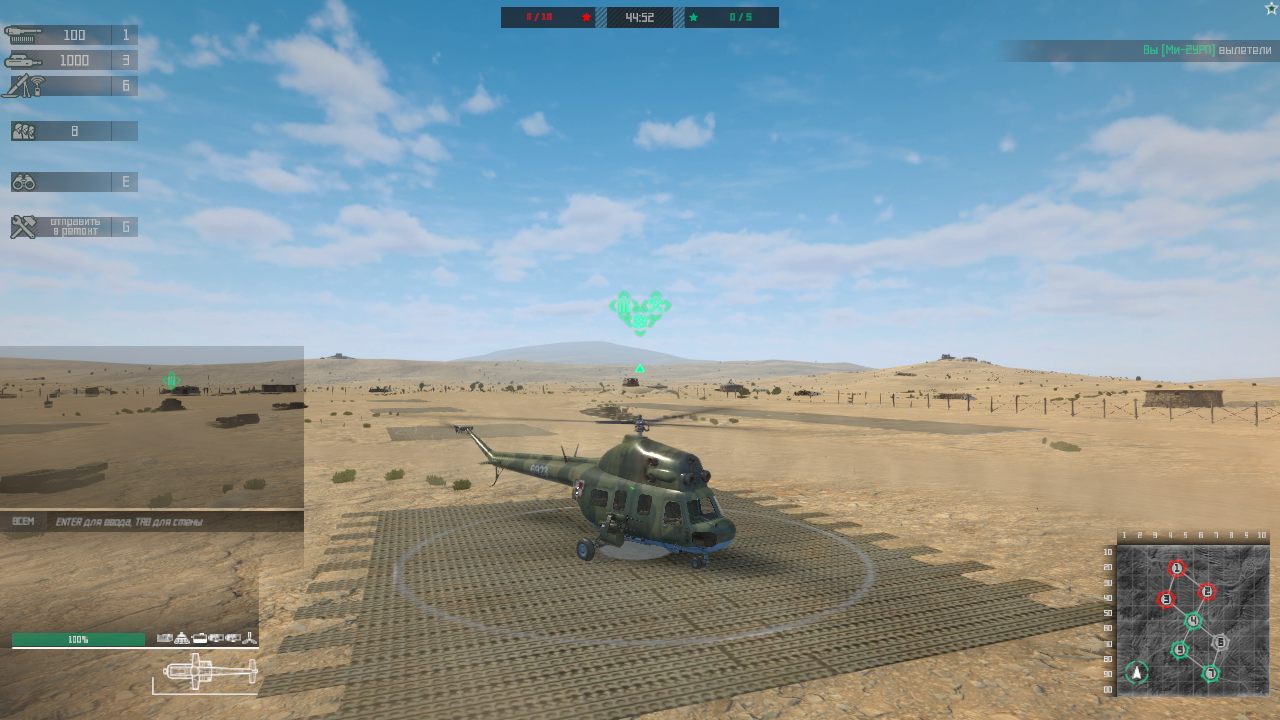Click the match timer showing 44:52
1280x720 pixels.
point(638,16)
